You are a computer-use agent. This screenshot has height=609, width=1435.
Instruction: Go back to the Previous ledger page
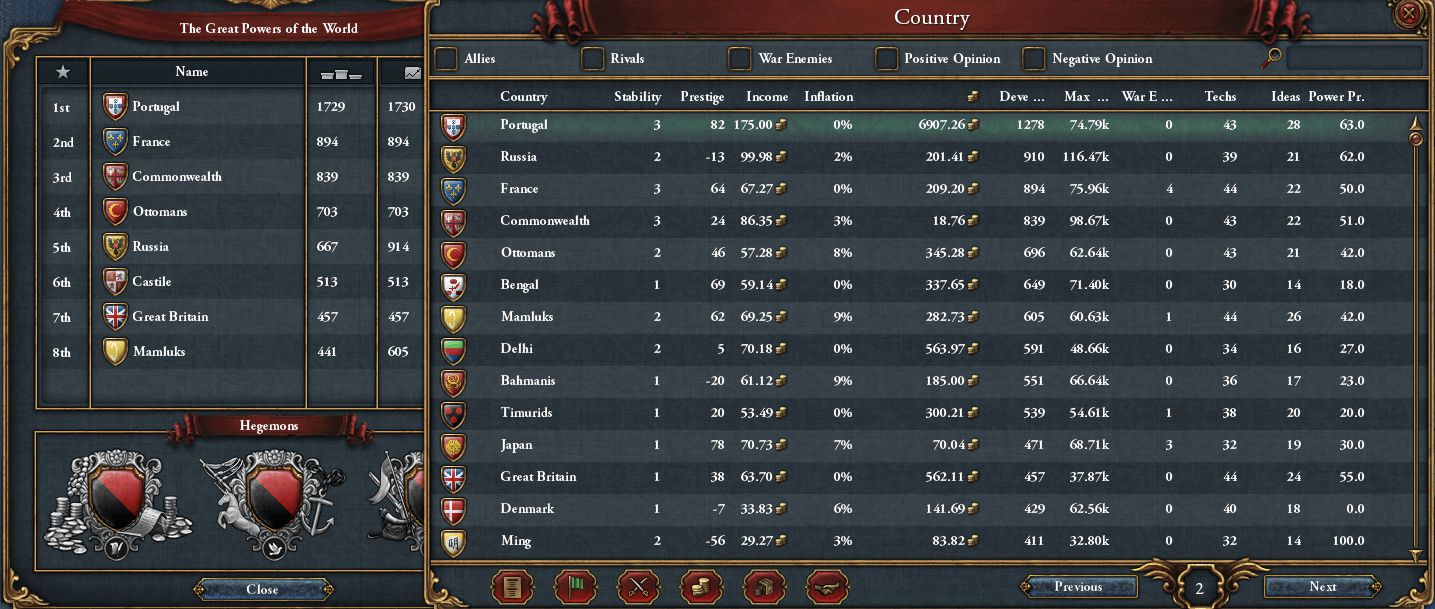point(1077,587)
